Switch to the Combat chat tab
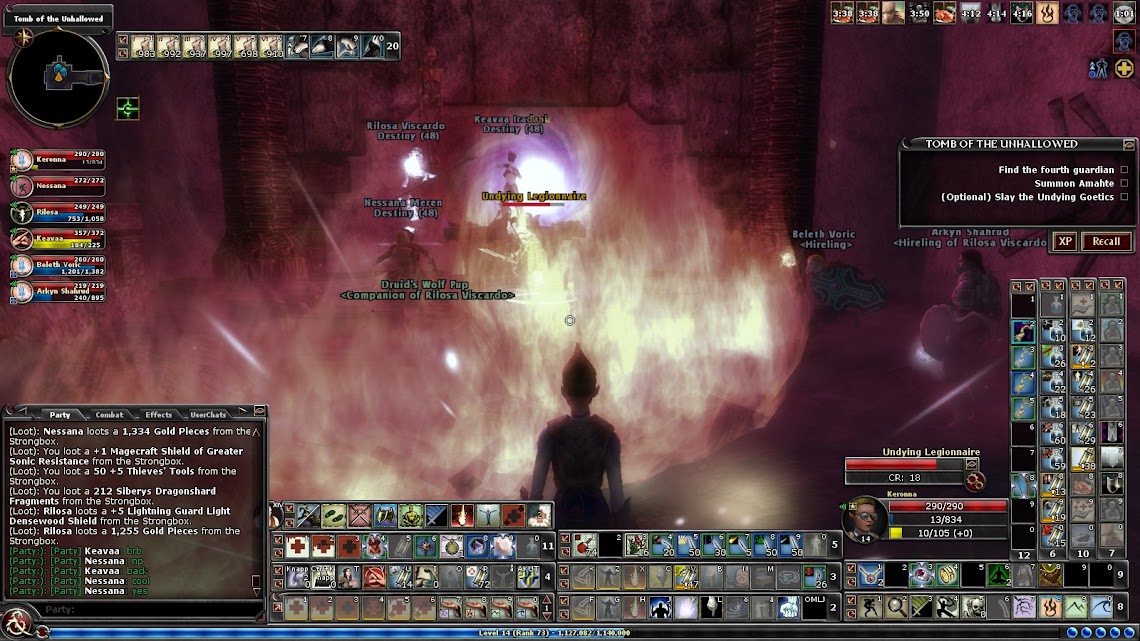This screenshot has height=641, width=1140. pos(109,414)
